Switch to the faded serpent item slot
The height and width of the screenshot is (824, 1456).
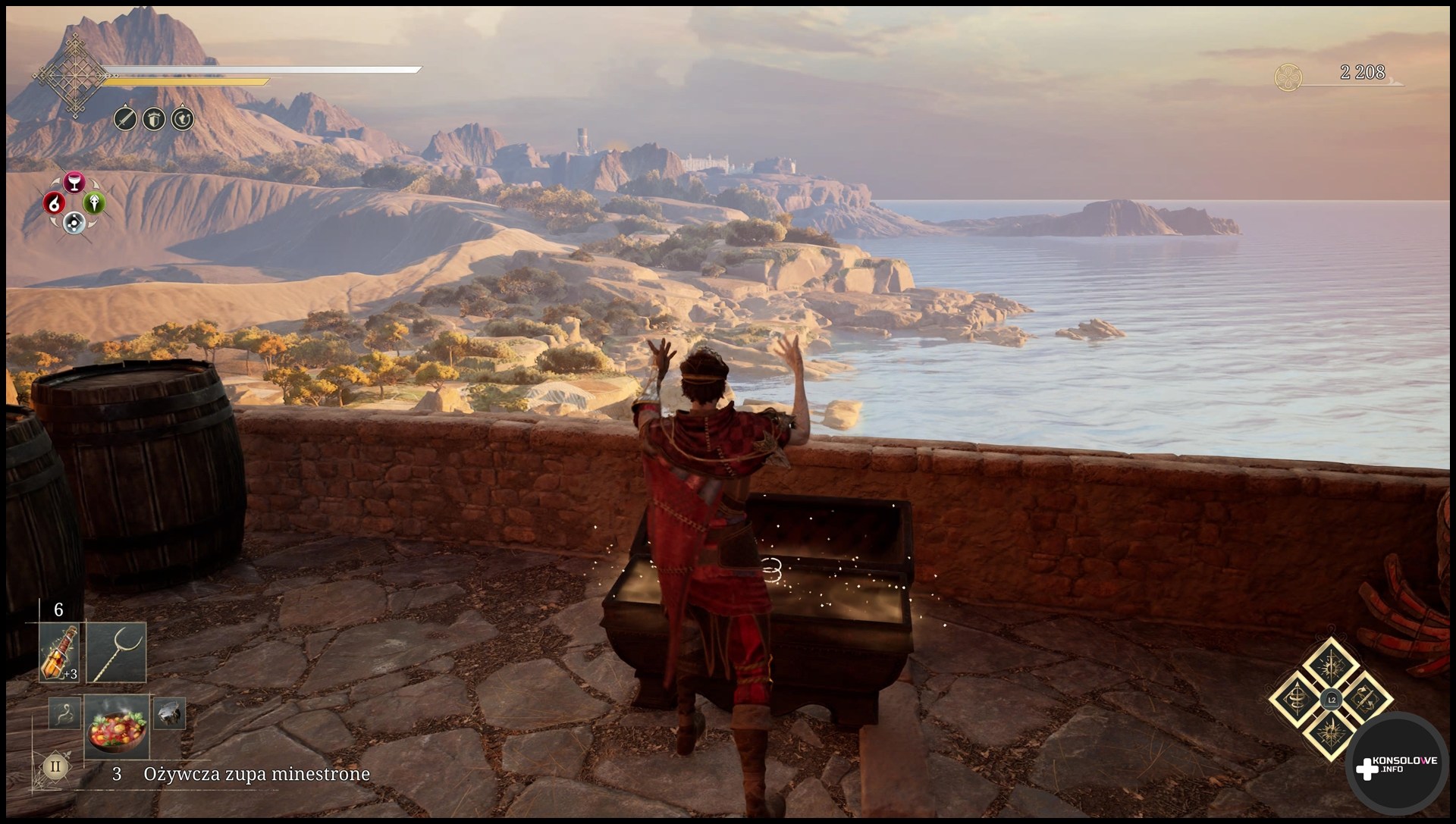pyautogui.click(x=64, y=713)
